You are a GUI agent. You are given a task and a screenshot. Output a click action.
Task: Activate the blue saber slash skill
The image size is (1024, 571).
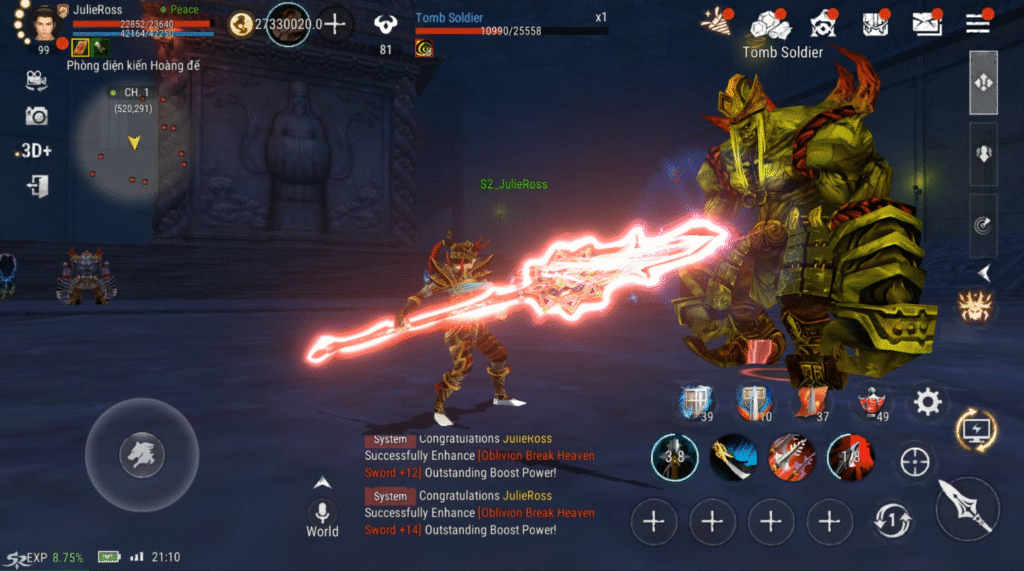point(734,458)
